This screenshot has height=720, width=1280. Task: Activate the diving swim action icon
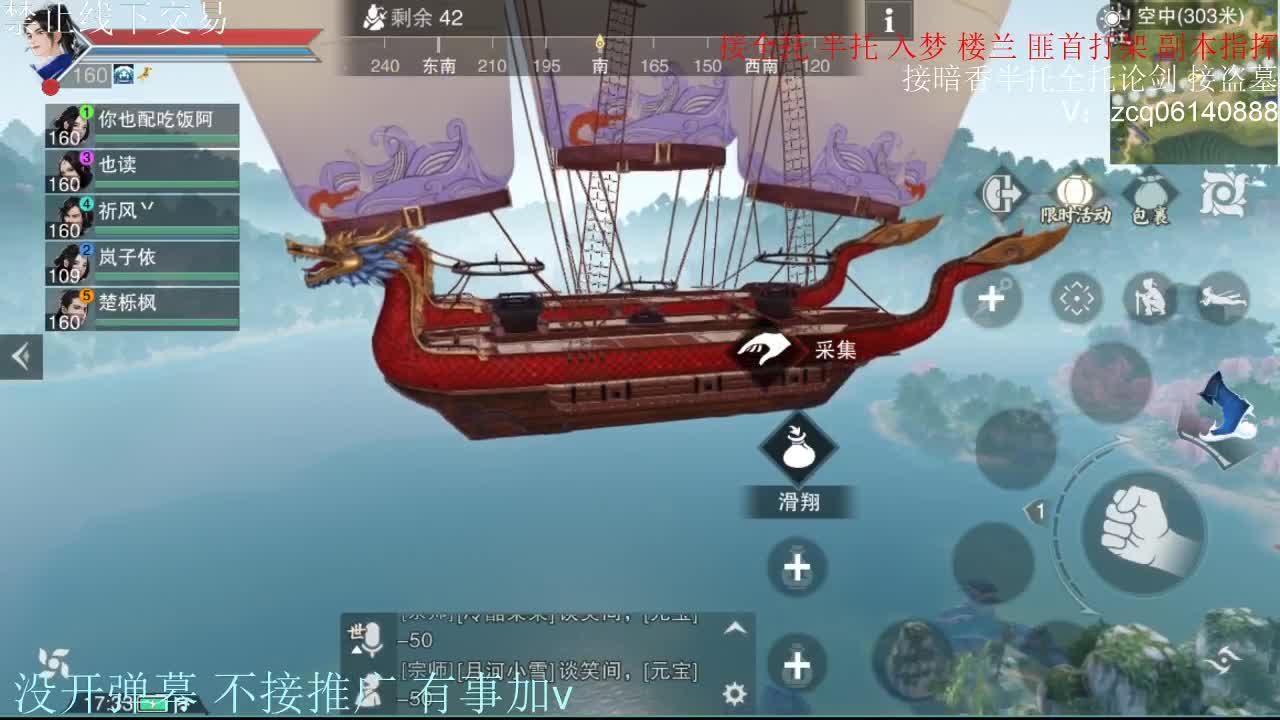(1222, 296)
